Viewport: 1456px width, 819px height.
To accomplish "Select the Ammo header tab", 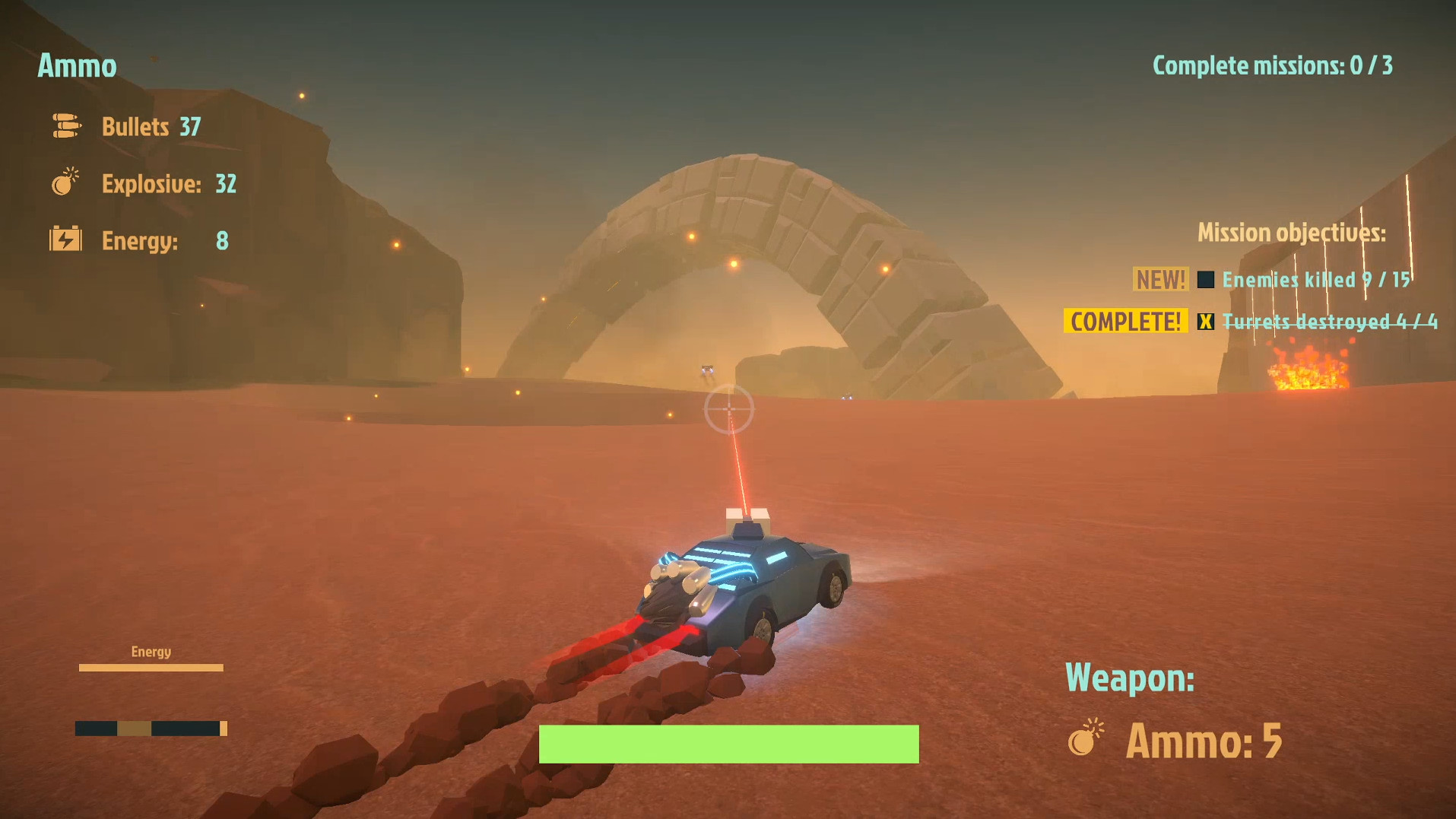I will point(77,66).
